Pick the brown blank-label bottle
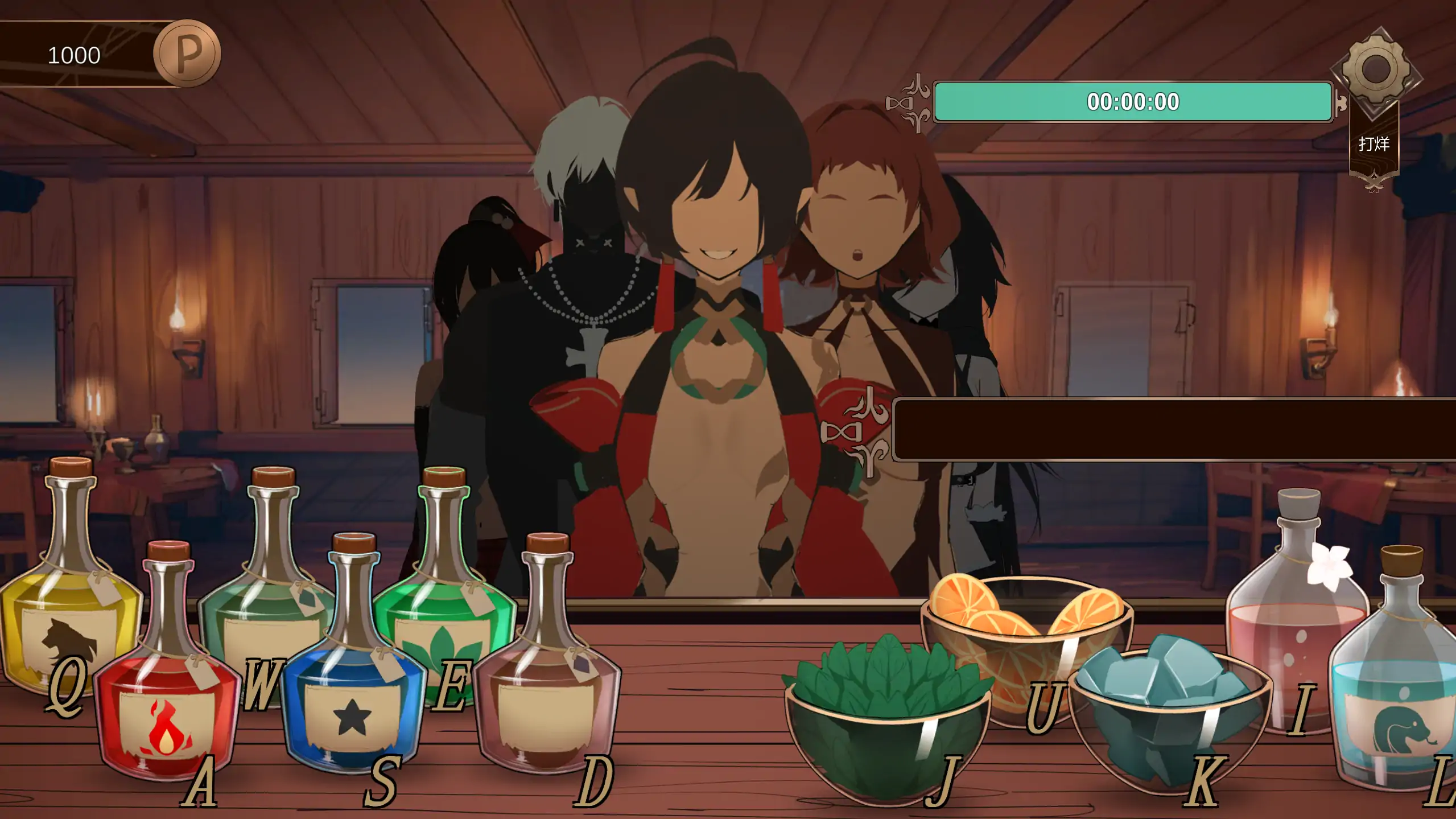 tap(546, 694)
